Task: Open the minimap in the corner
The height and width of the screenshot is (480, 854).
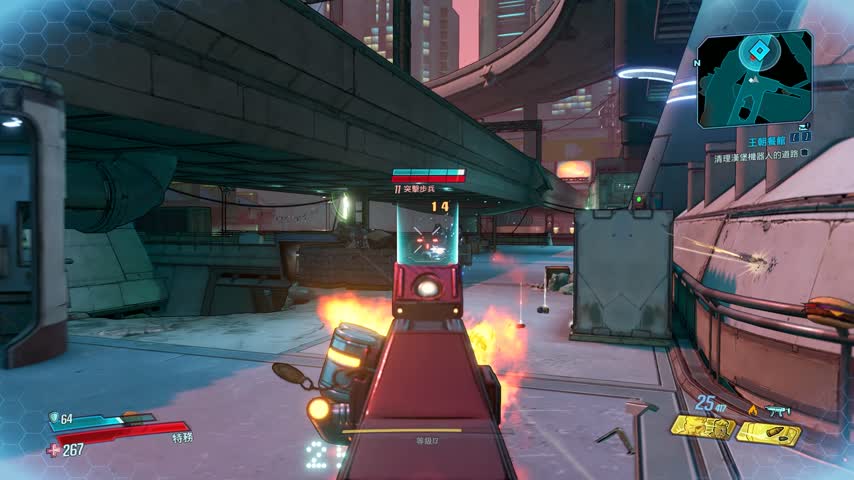Action: 754,79
